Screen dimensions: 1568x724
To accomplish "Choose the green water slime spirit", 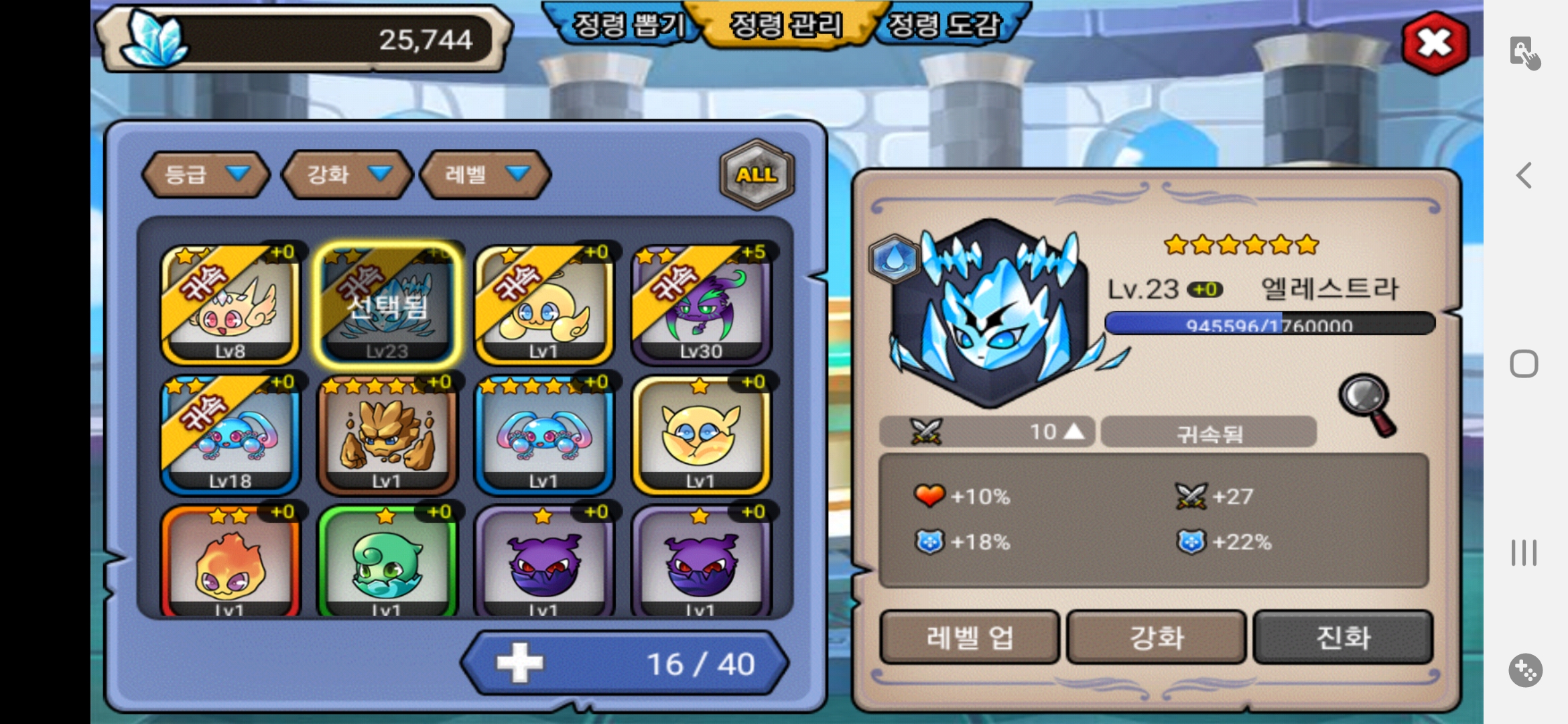I will pos(387,563).
